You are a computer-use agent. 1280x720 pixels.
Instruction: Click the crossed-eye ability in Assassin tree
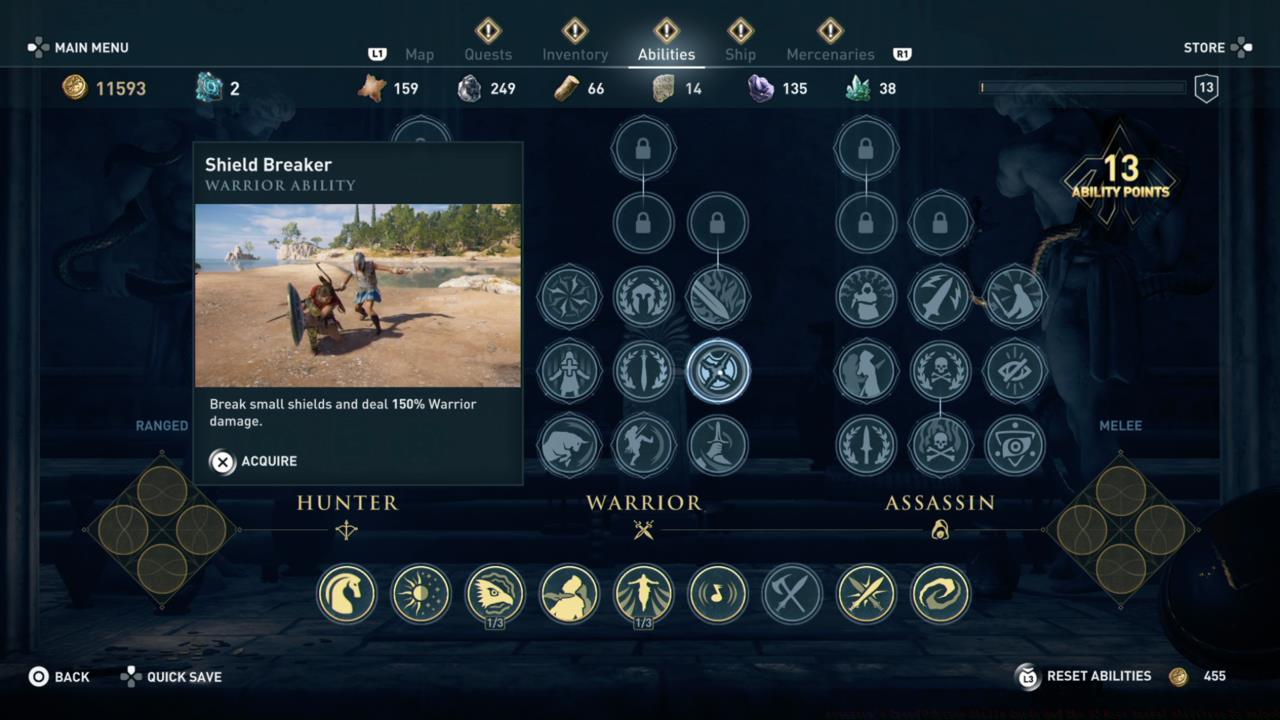(x=1014, y=371)
